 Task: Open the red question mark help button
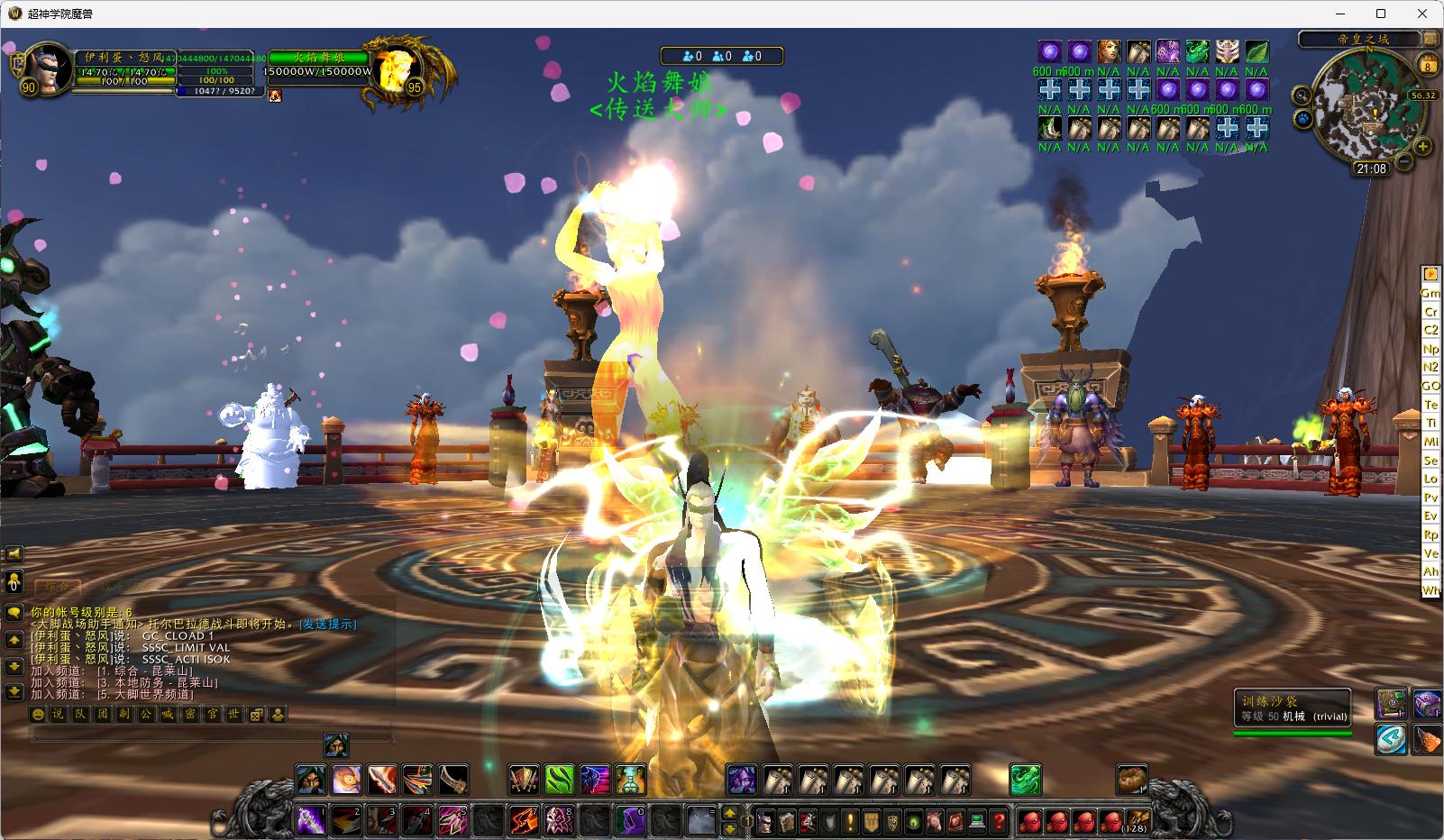pos(999,821)
